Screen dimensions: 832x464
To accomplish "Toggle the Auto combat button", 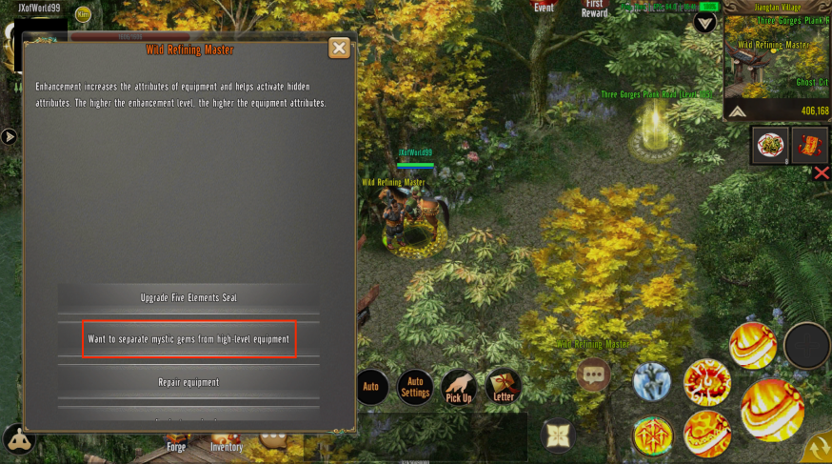I will click(371, 387).
